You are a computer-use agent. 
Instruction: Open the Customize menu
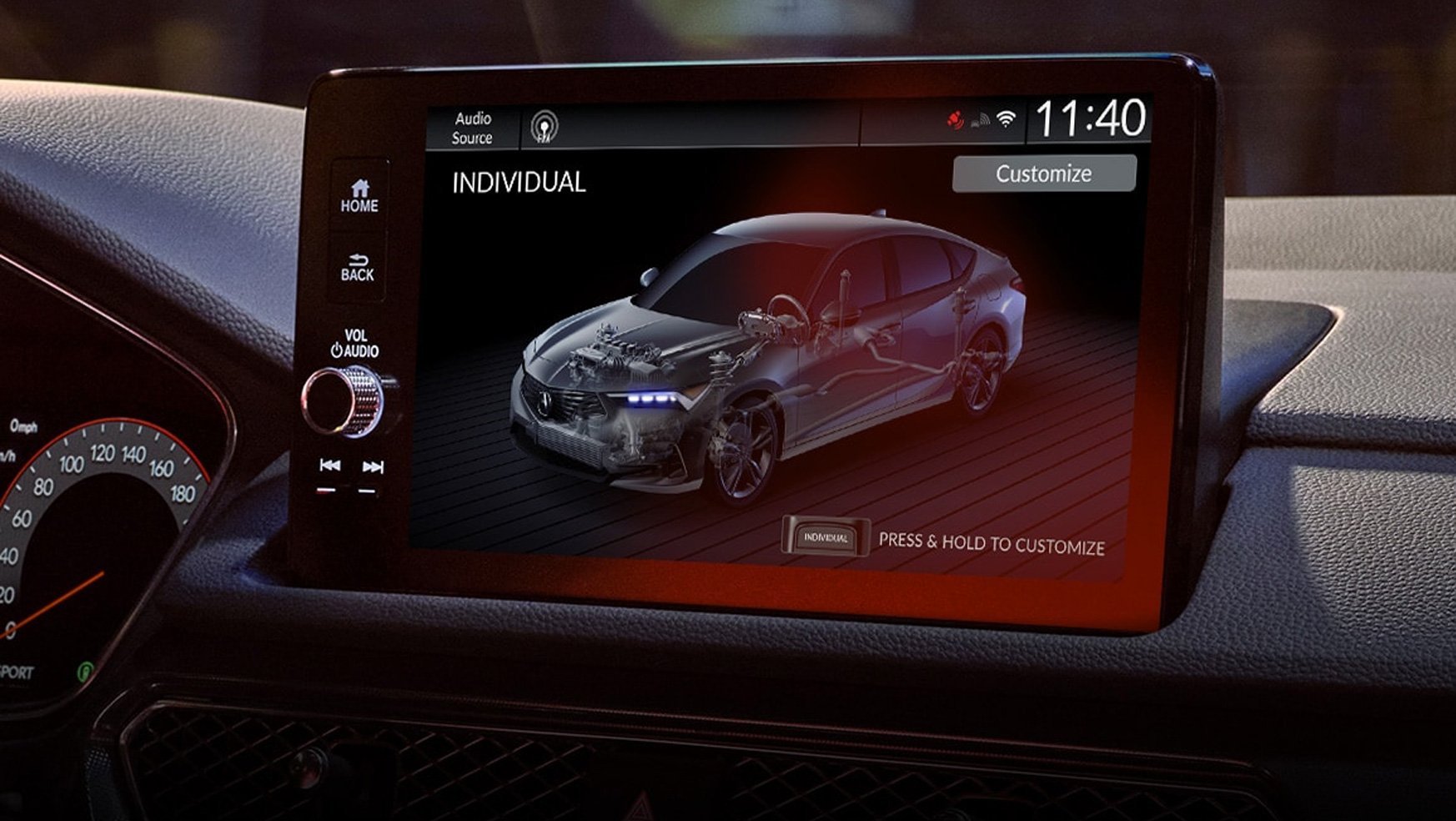[x=1043, y=174]
